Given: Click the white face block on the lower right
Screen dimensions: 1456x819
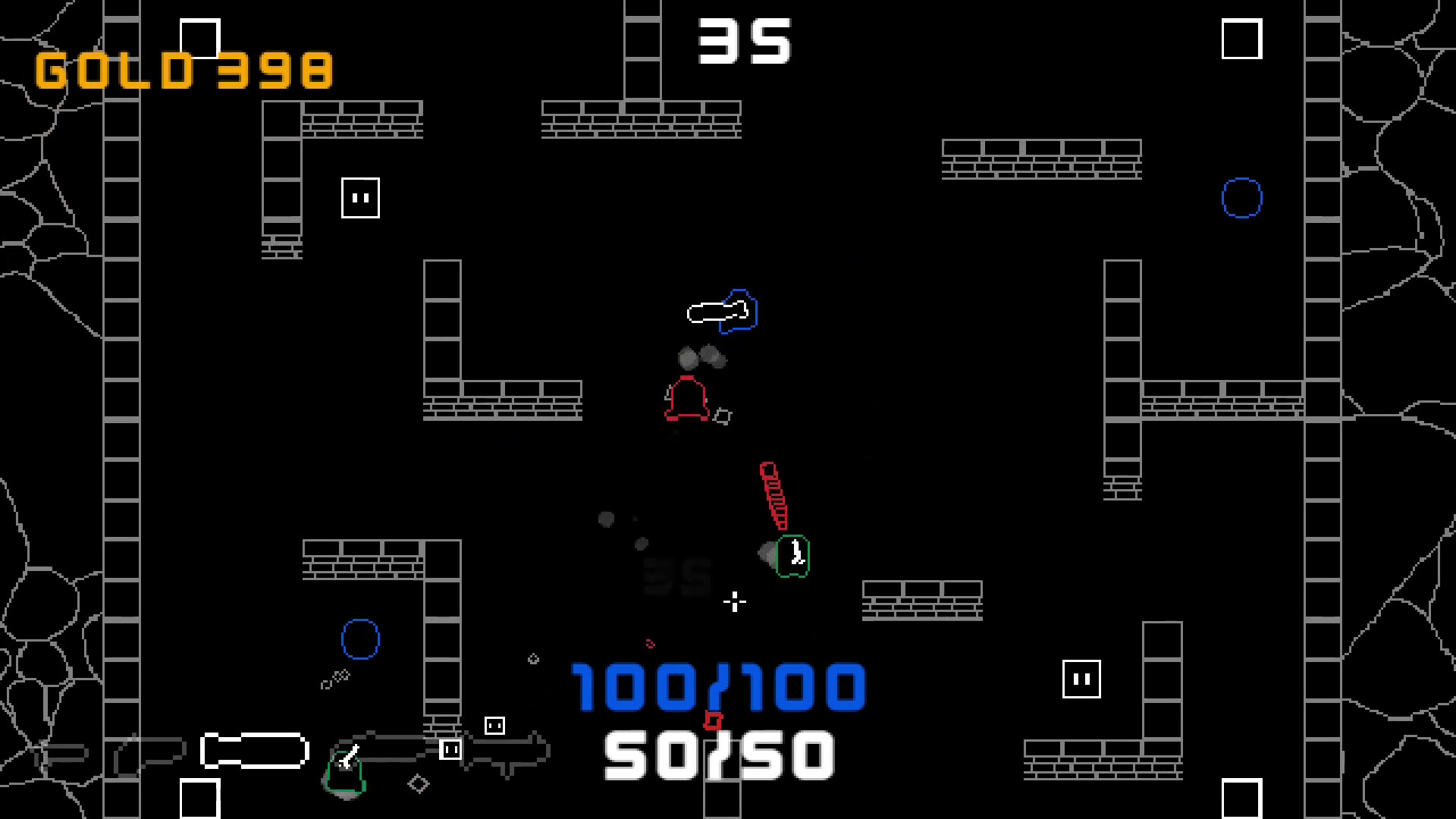Looking at the screenshot, I should (x=1081, y=679).
